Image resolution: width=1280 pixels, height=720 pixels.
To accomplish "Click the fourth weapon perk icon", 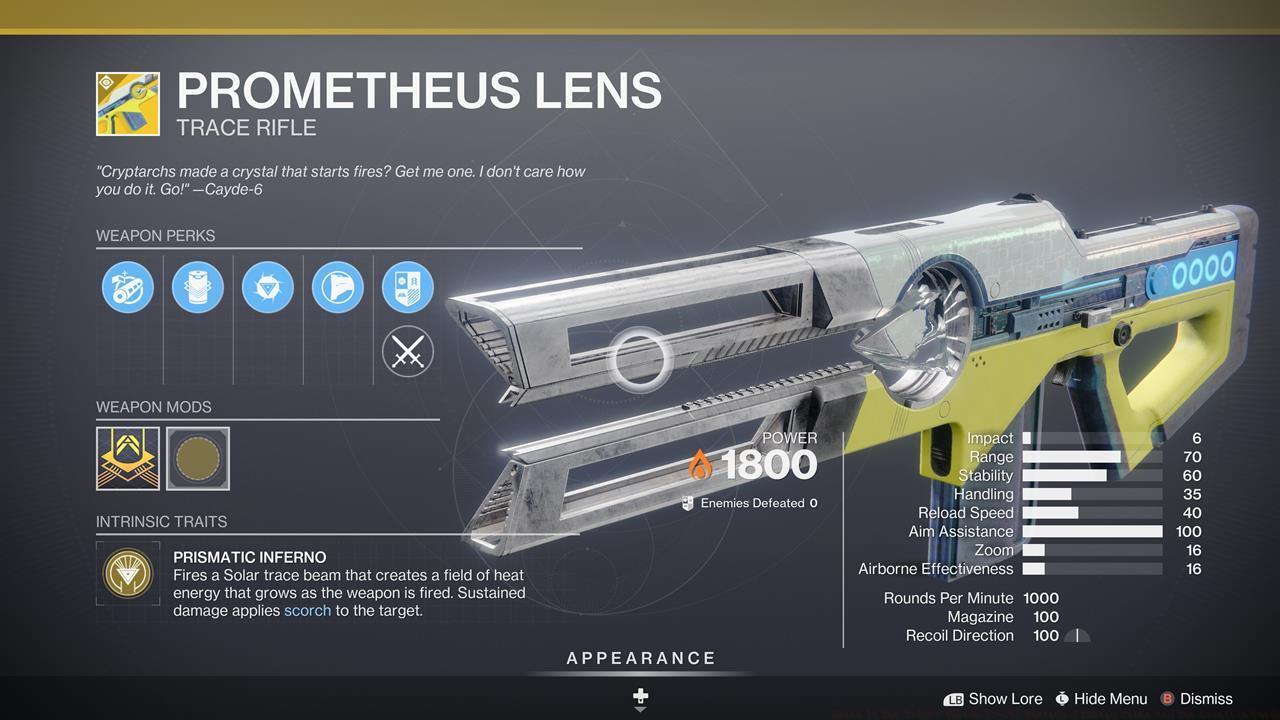I will pyautogui.click(x=338, y=287).
